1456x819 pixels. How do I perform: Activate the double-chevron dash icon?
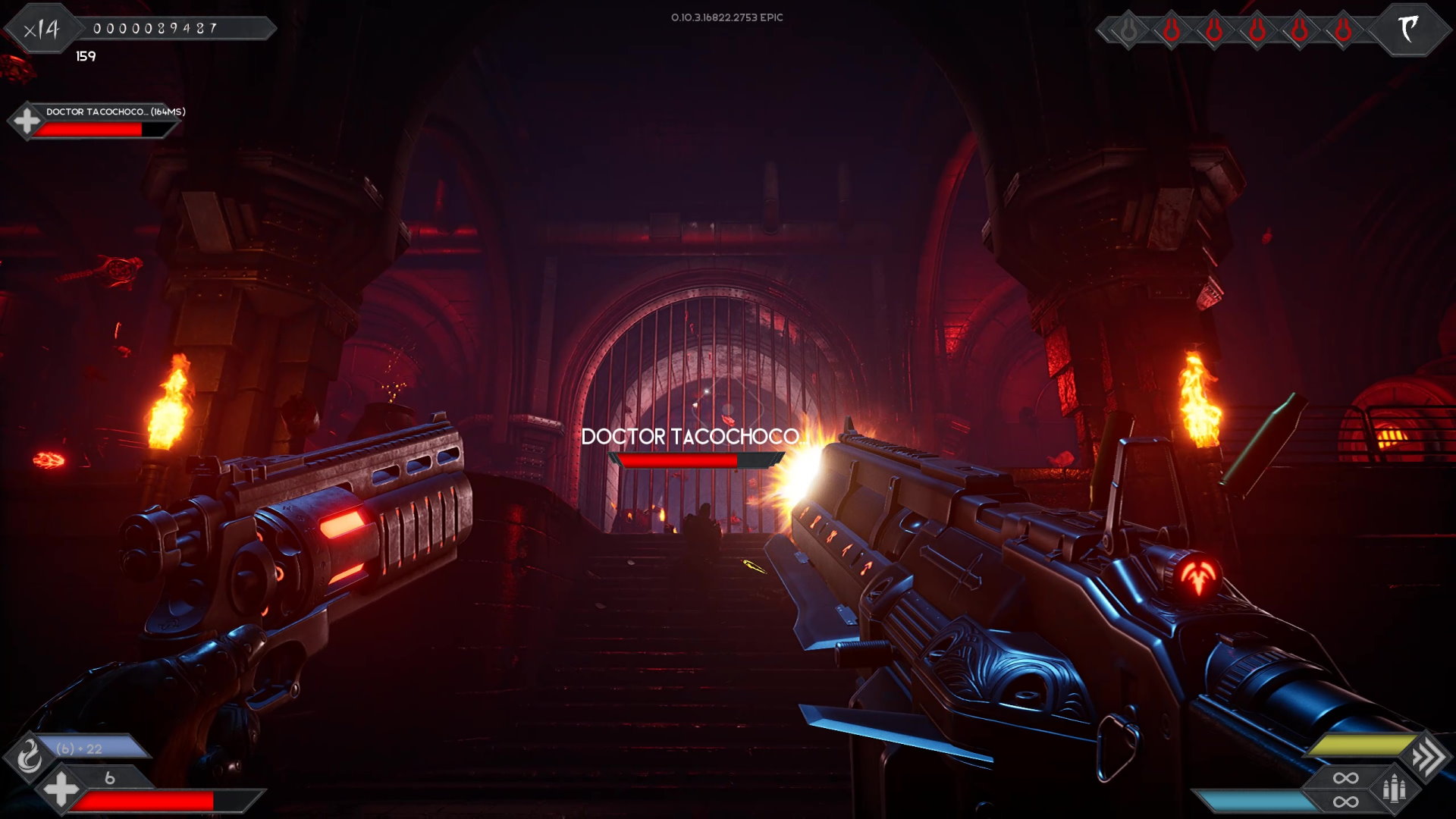tap(1428, 756)
